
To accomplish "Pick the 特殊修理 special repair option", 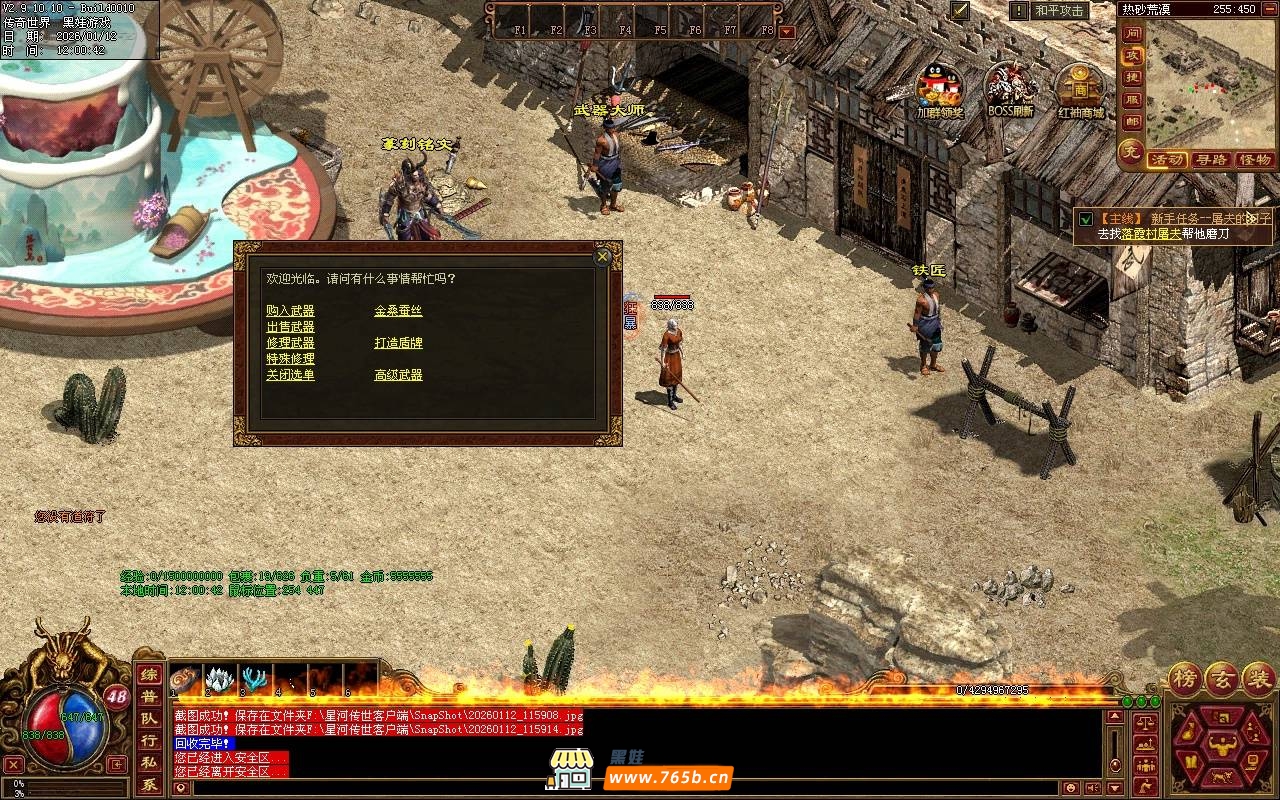I will pyautogui.click(x=290, y=359).
